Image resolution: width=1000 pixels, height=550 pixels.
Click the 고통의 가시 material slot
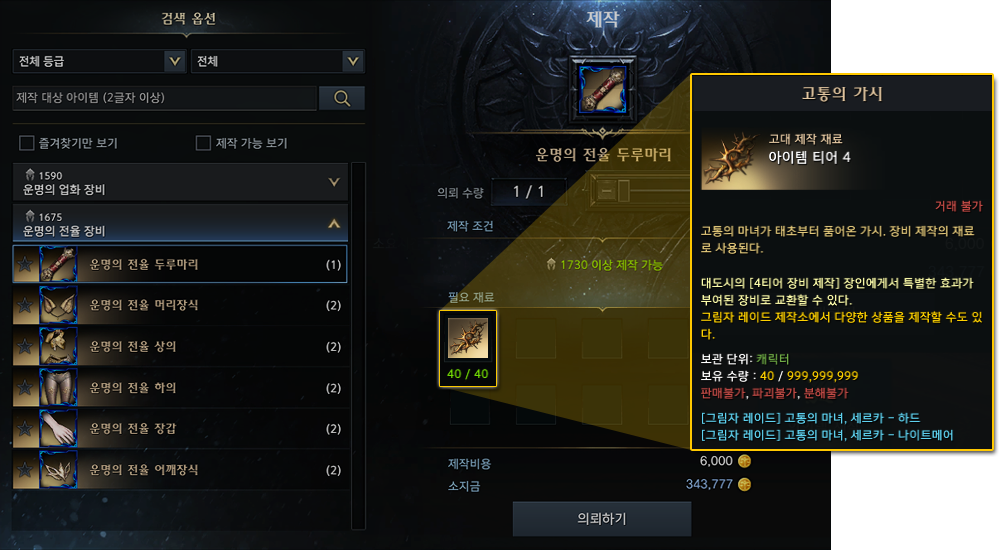click(468, 340)
